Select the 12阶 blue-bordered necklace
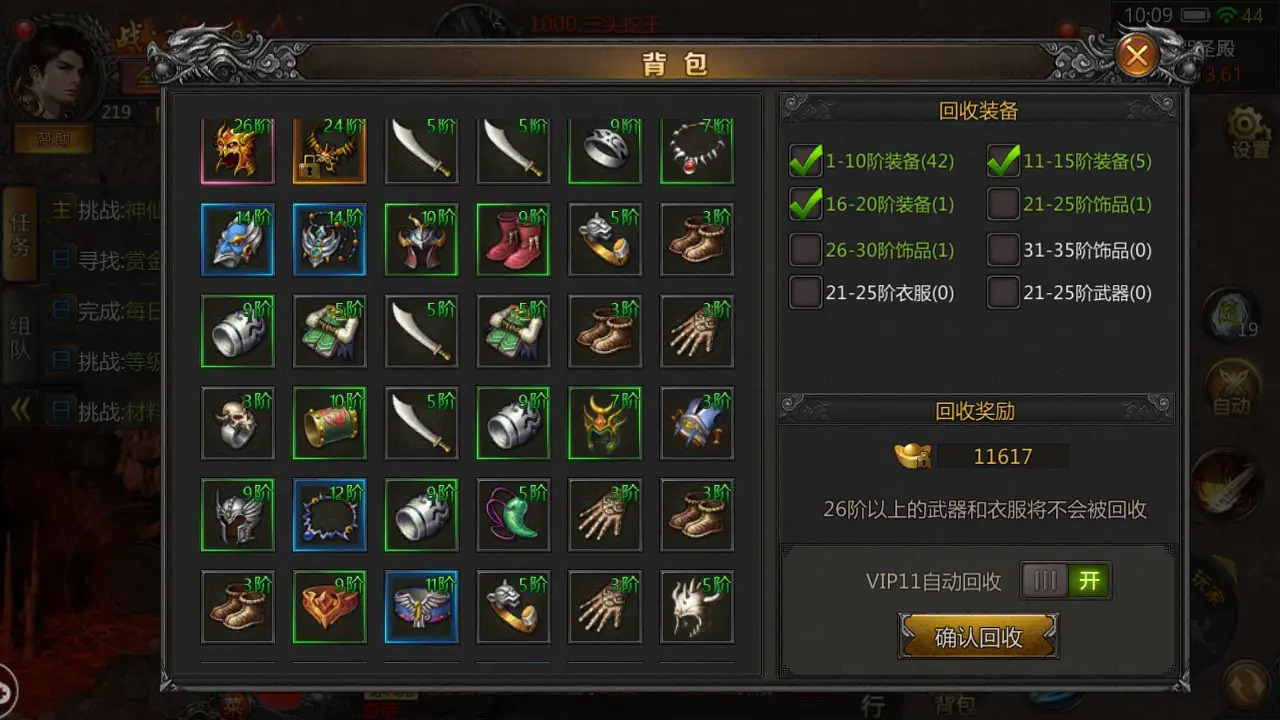1280x720 pixels. point(329,515)
